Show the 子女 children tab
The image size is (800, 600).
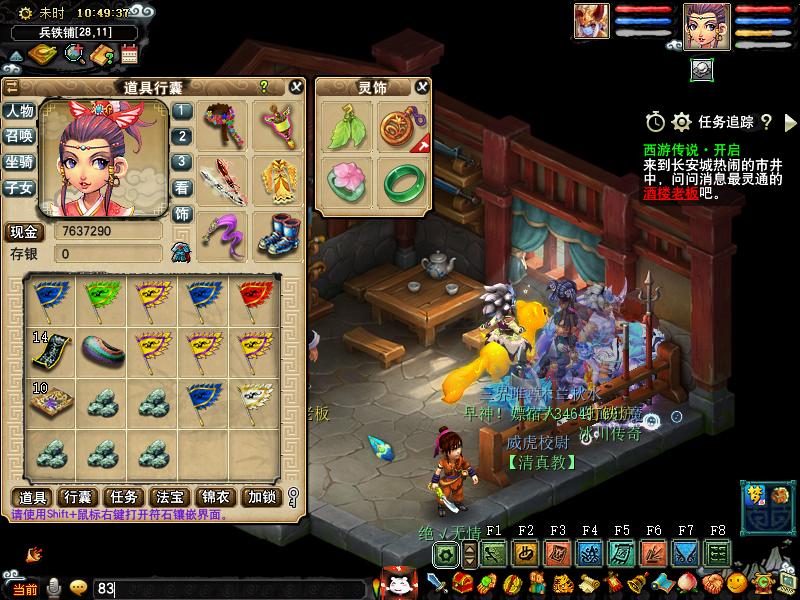(x=19, y=187)
